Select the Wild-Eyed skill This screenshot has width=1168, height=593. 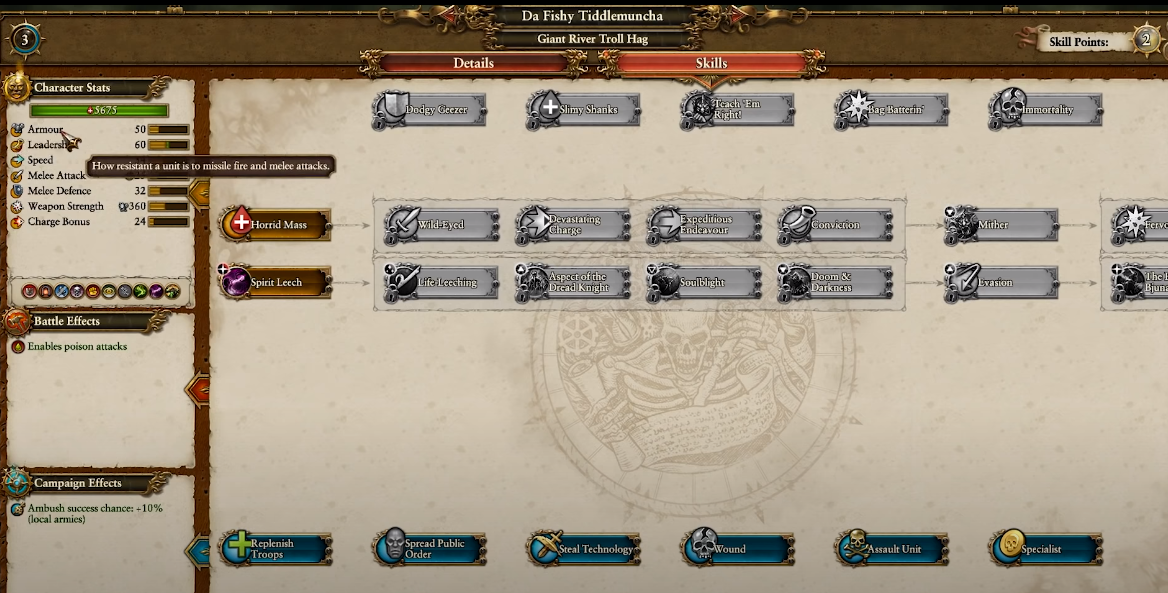[443, 225]
